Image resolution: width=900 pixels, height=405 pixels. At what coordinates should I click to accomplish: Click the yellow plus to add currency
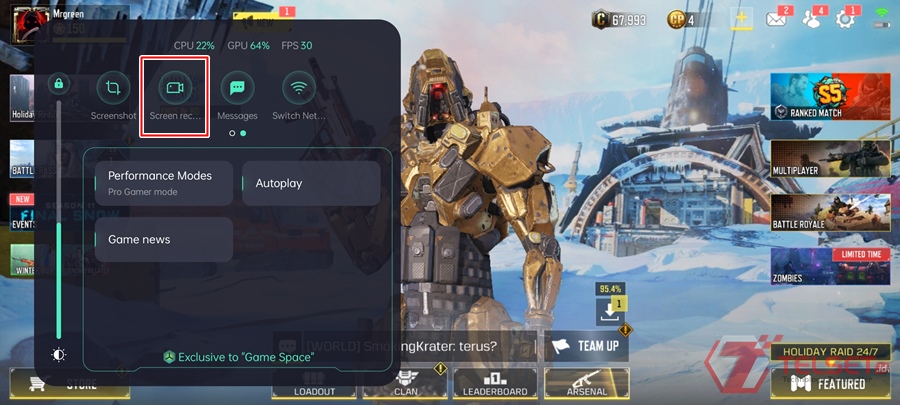coord(741,19)
